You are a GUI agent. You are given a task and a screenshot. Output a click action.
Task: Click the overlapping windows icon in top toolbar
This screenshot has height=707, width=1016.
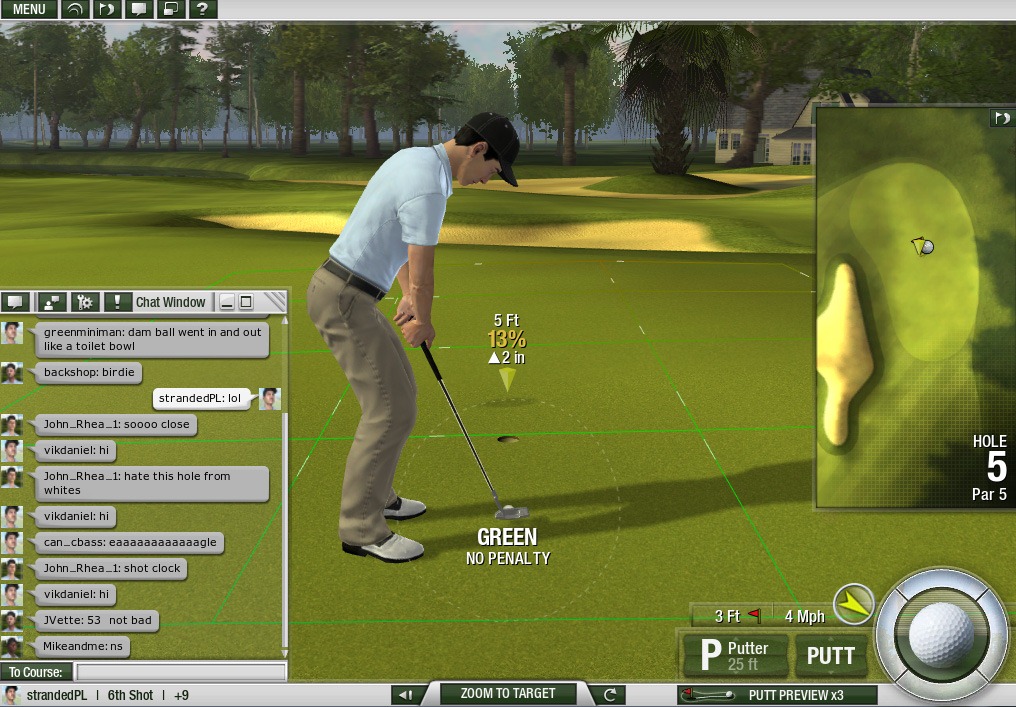170,9
